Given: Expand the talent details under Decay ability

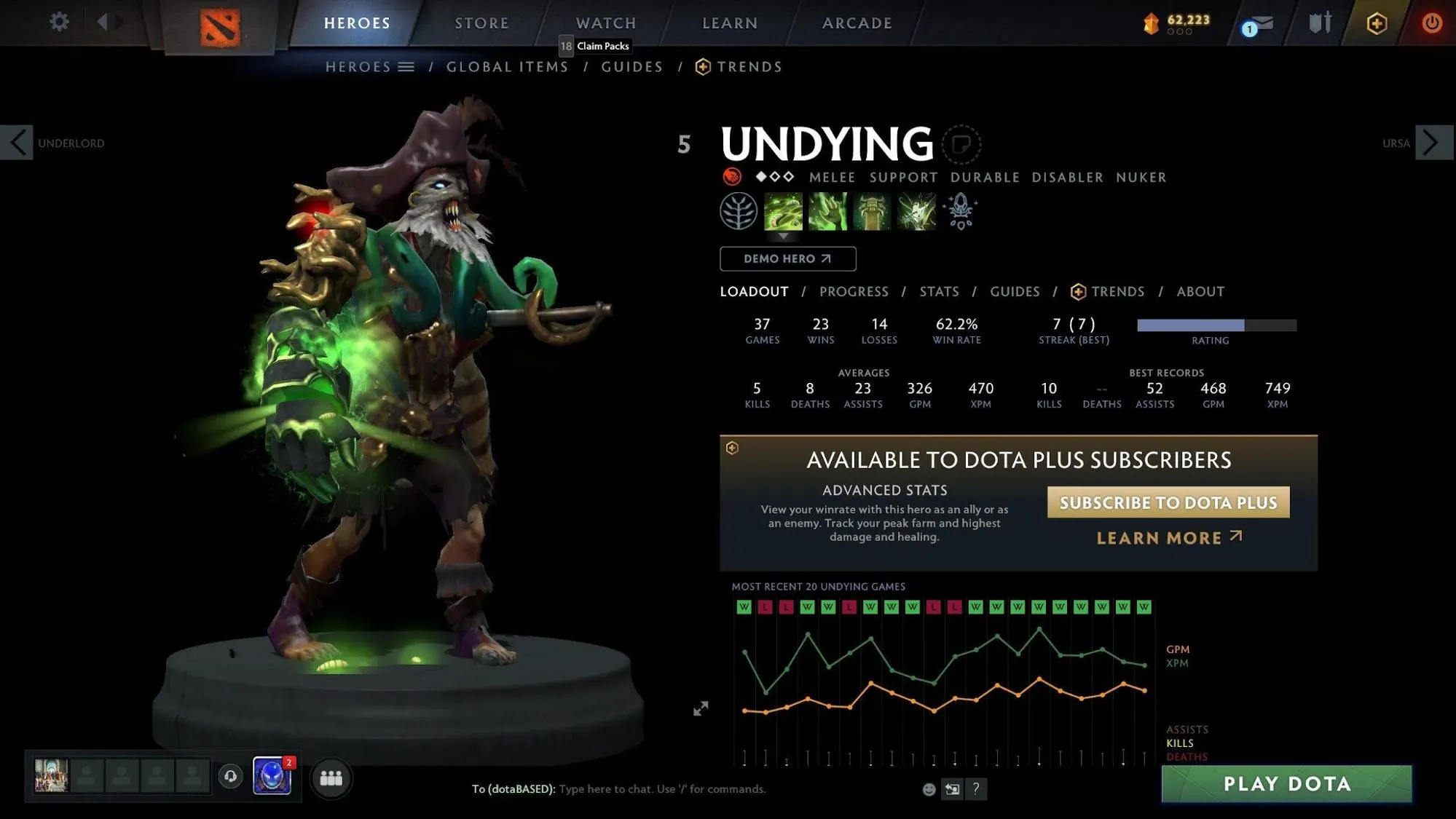Looking at the screenshot, I should coord(784,237).
